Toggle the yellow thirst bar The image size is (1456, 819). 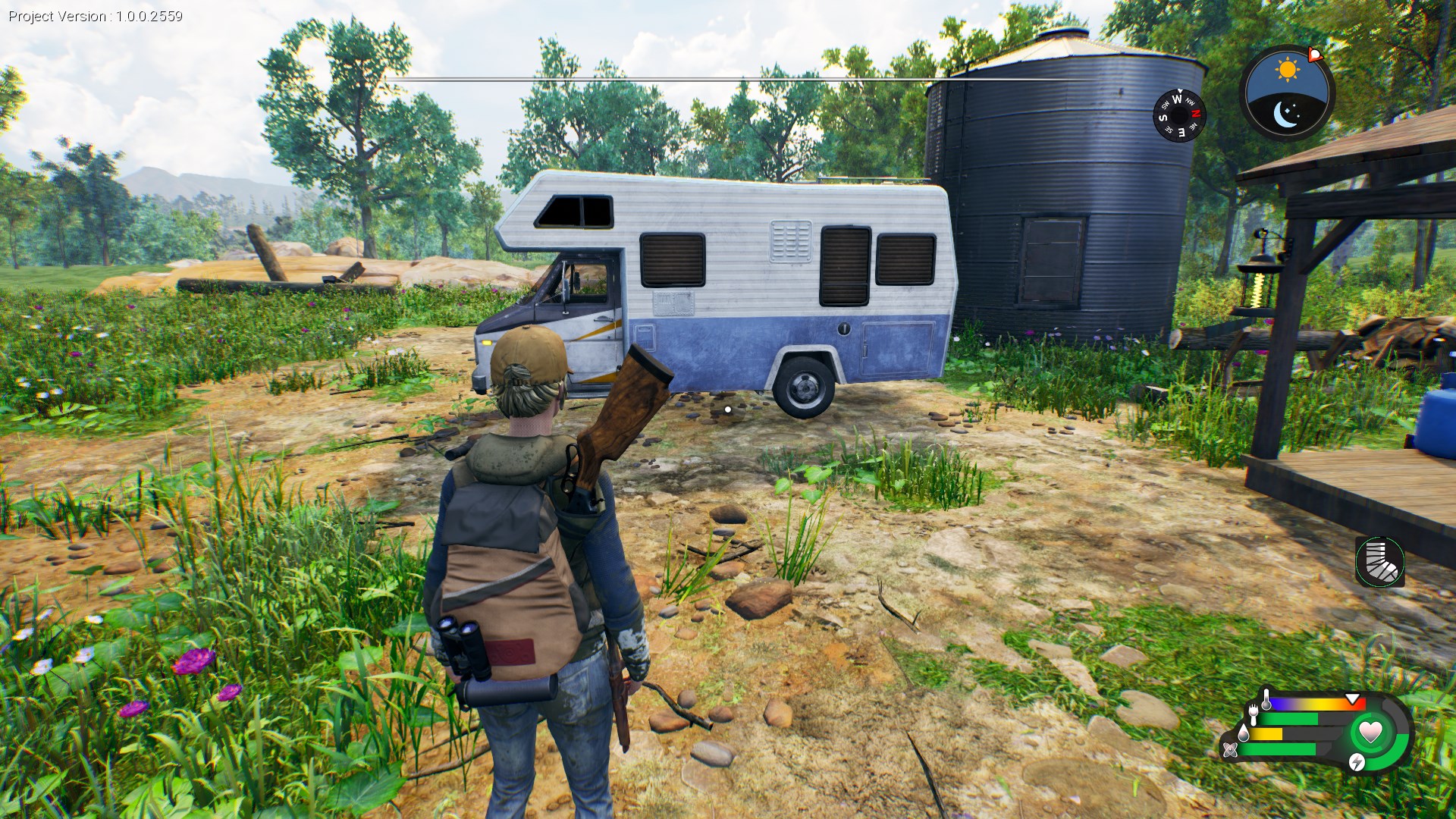click(1264, 734)
